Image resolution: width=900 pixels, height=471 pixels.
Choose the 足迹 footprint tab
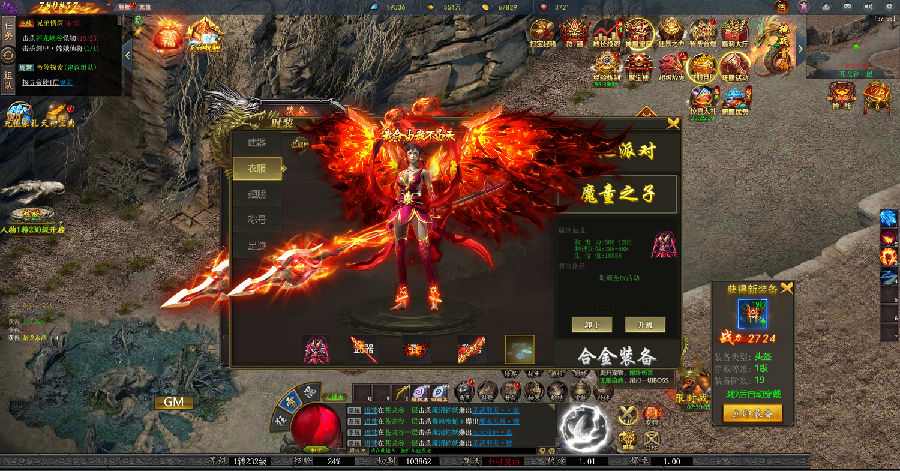(257, 245)
